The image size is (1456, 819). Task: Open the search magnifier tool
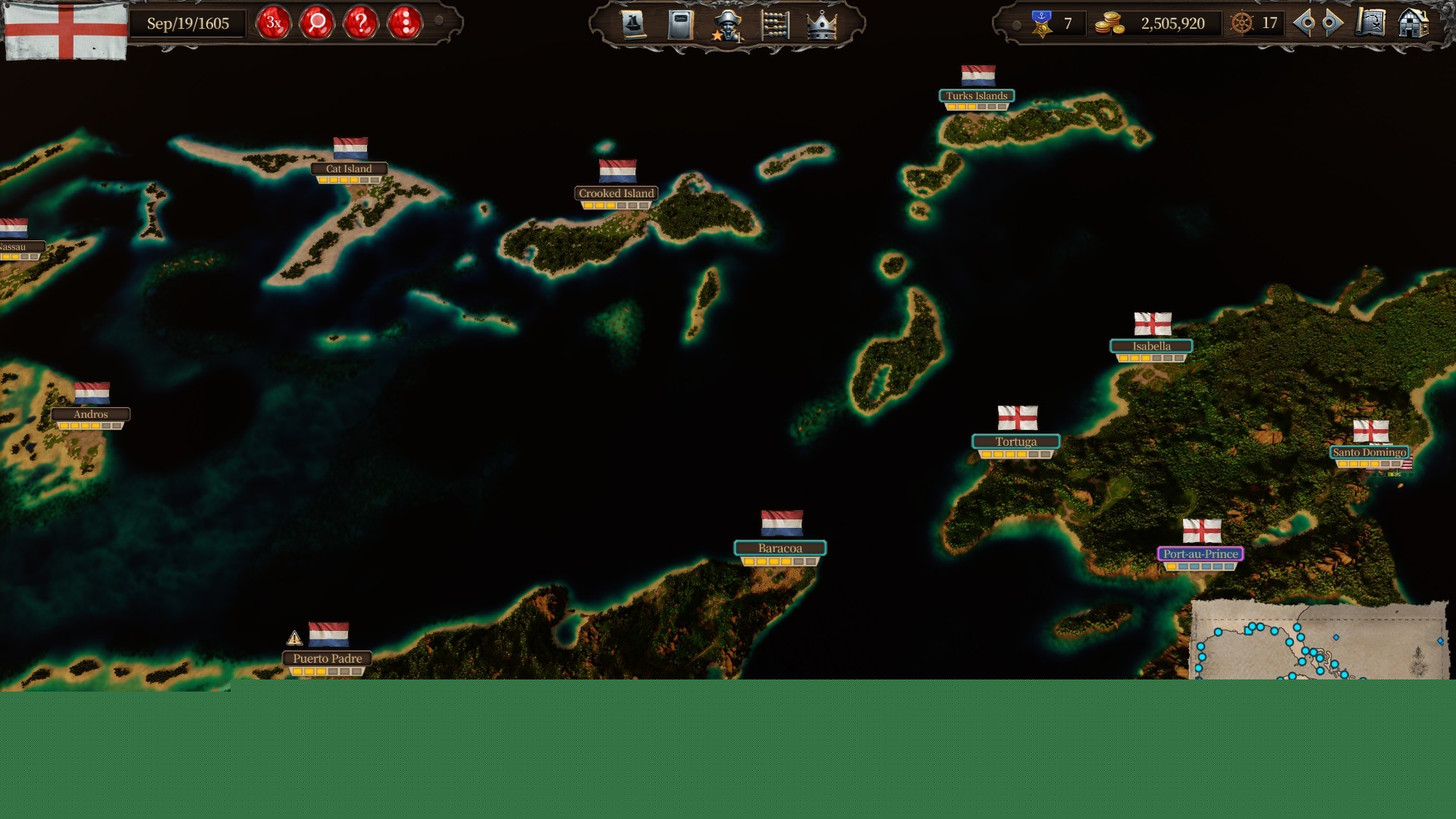click(318, 24)
